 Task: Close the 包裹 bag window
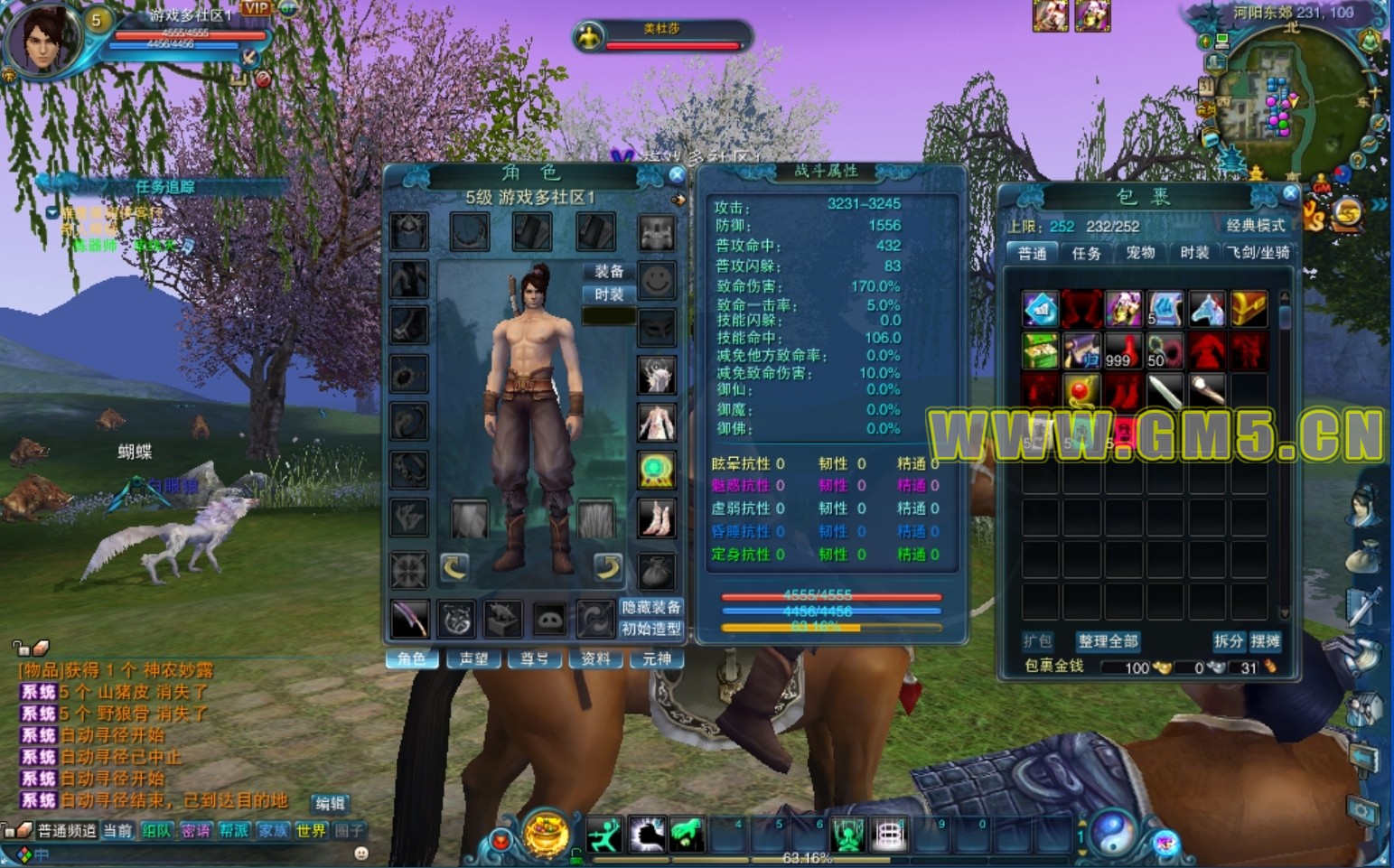click(x=1290, y=192)
